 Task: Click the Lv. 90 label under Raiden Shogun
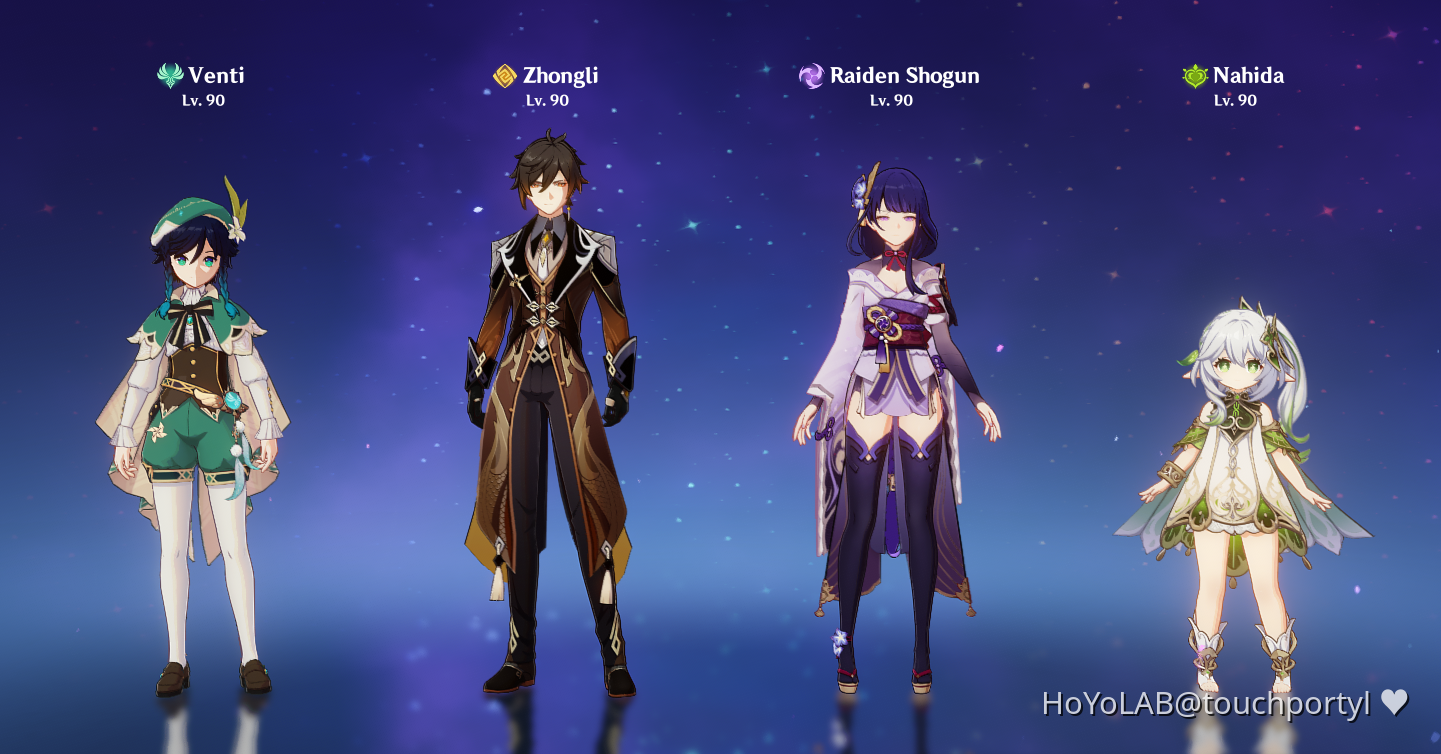click(x=889, y=100)
